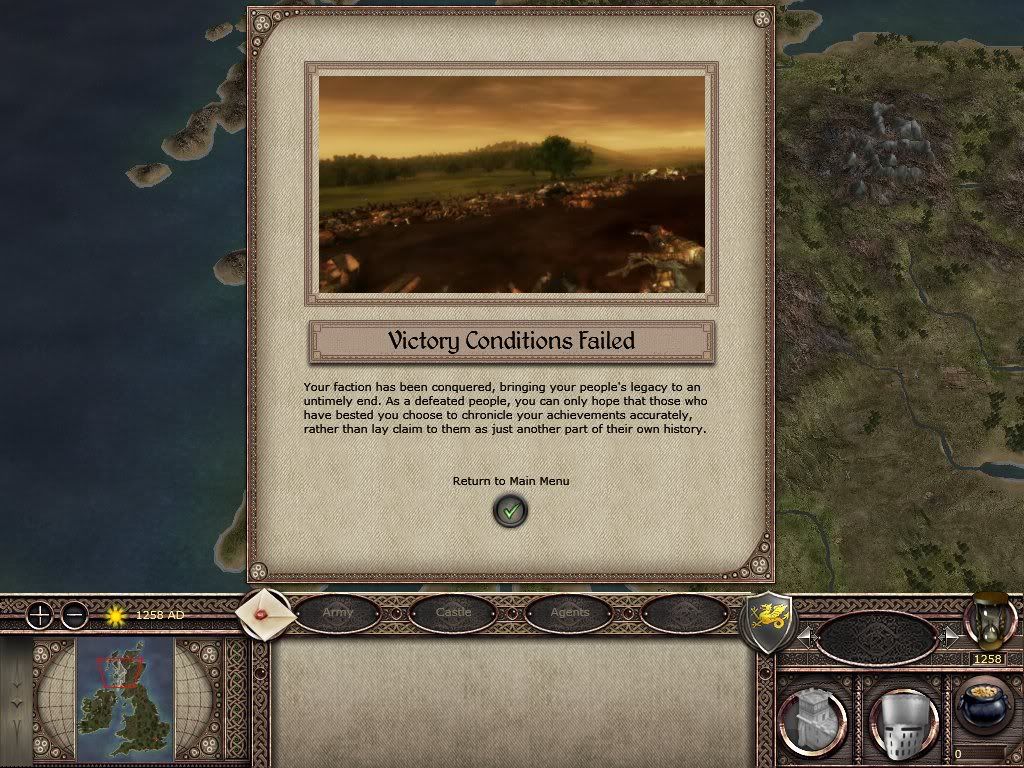Switch to the Agents tab
The height and width of the screenshot is (768, 1024).
click(569, 613)
